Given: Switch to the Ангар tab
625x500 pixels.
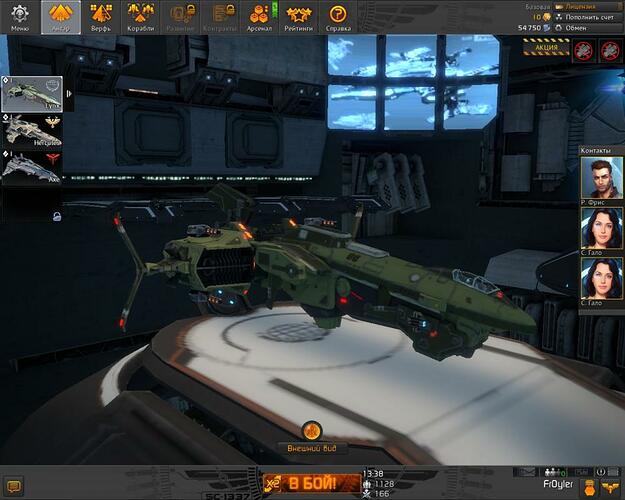Looking at the screenshot, I should pos(60,17).
